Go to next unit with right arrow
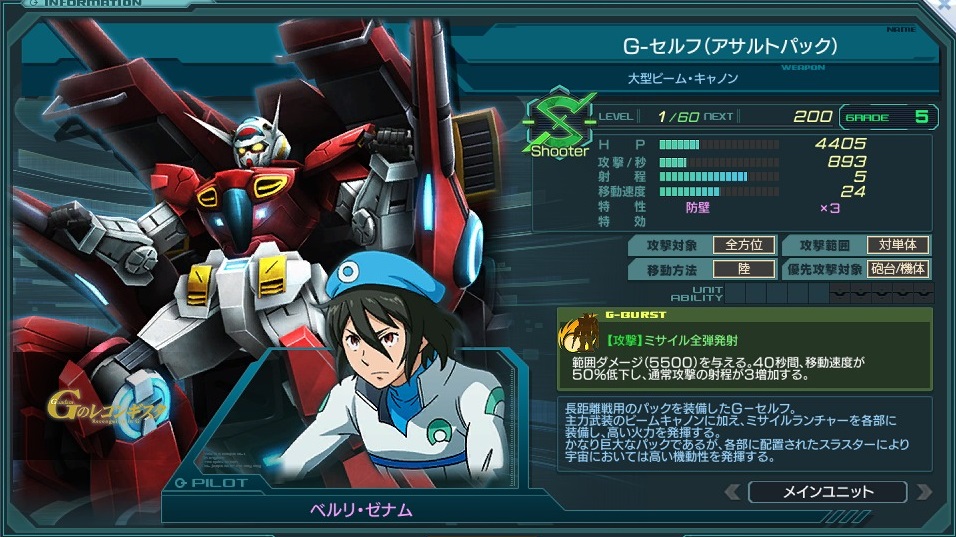Viewport: 956px width, 537px height. coord(923,492)
